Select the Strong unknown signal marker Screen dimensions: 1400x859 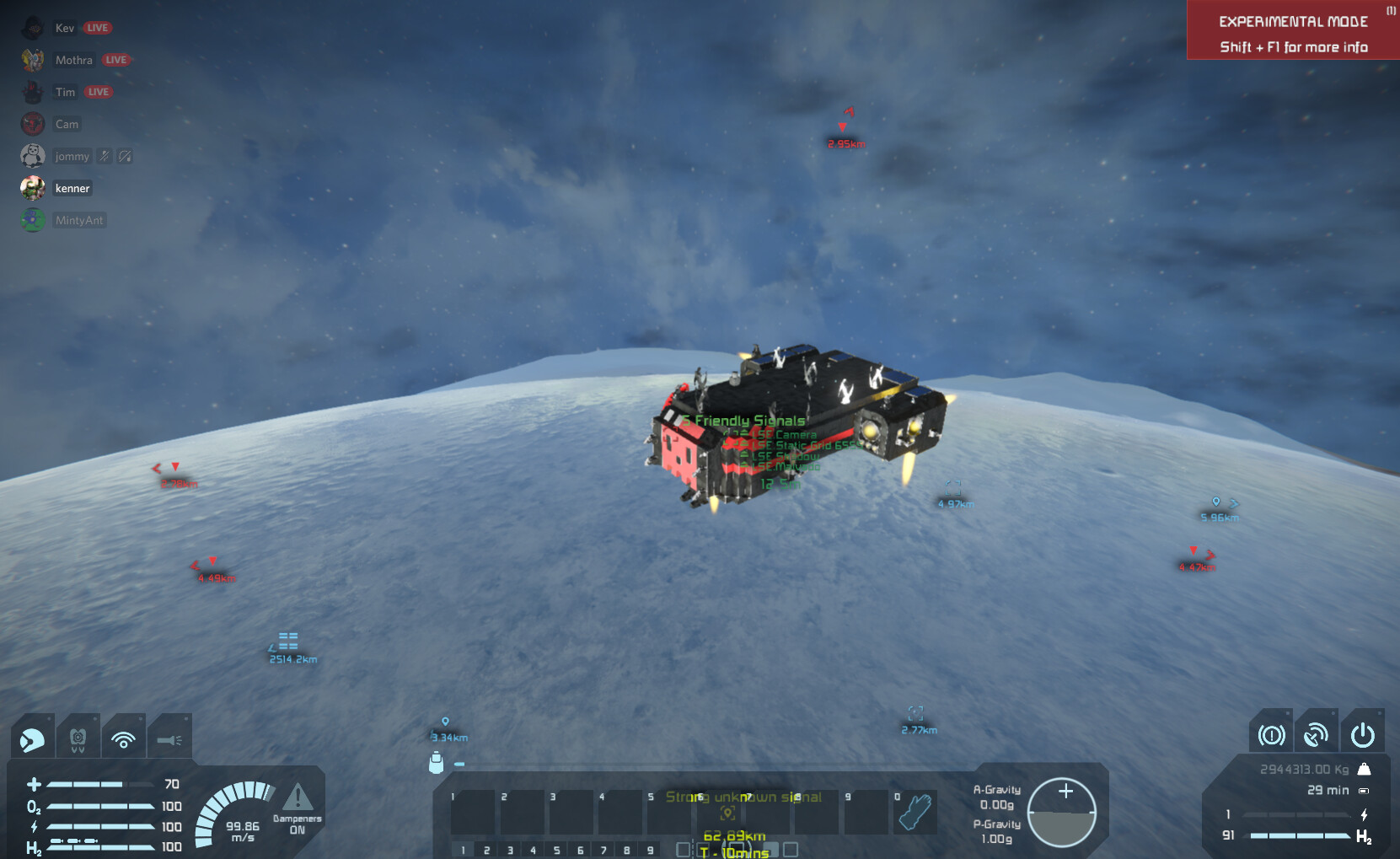728,813
